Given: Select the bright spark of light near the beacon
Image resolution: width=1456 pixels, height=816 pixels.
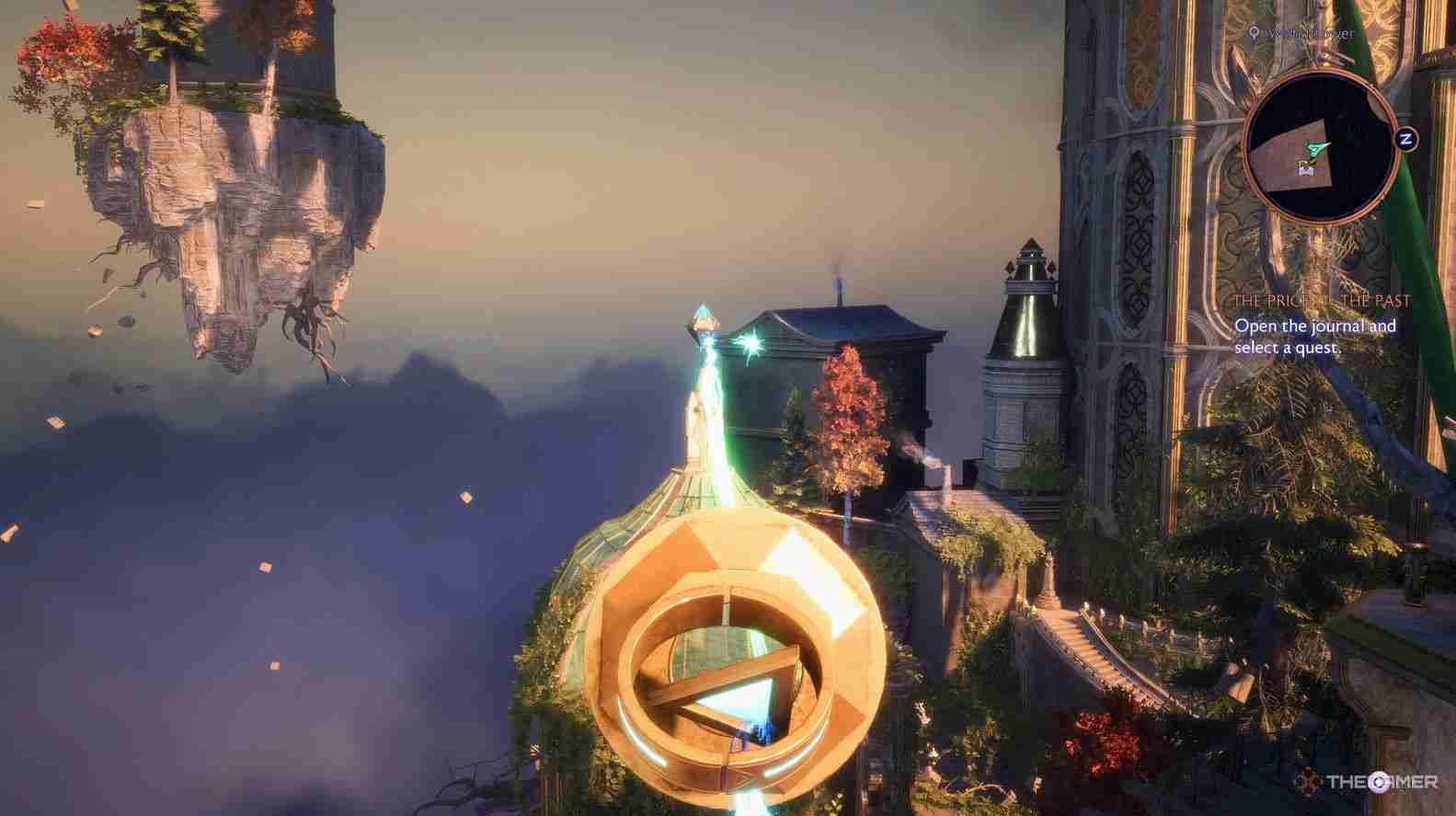Looking at the screenshot, I should click(751, 344).
